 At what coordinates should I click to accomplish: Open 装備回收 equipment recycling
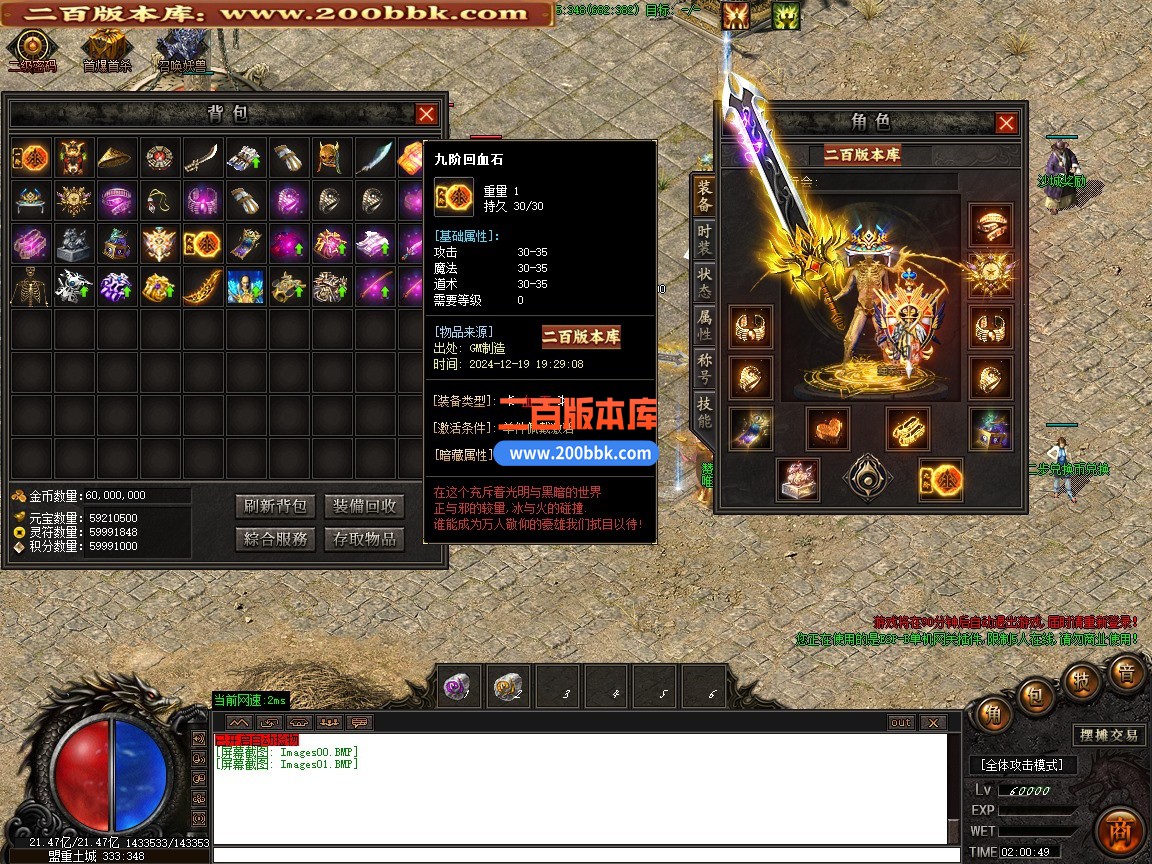point(364,506)
